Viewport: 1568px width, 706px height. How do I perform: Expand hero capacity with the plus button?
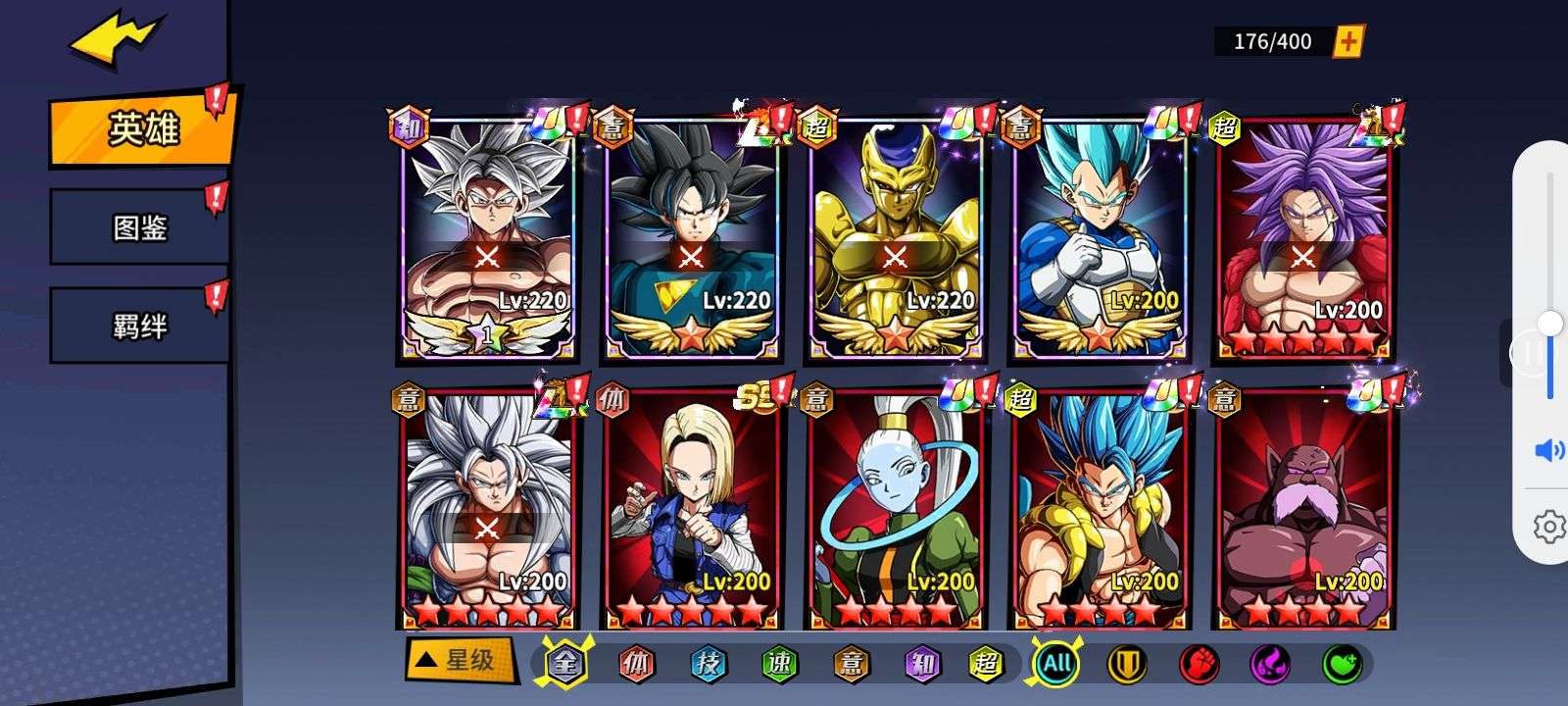pos(1349,41)
